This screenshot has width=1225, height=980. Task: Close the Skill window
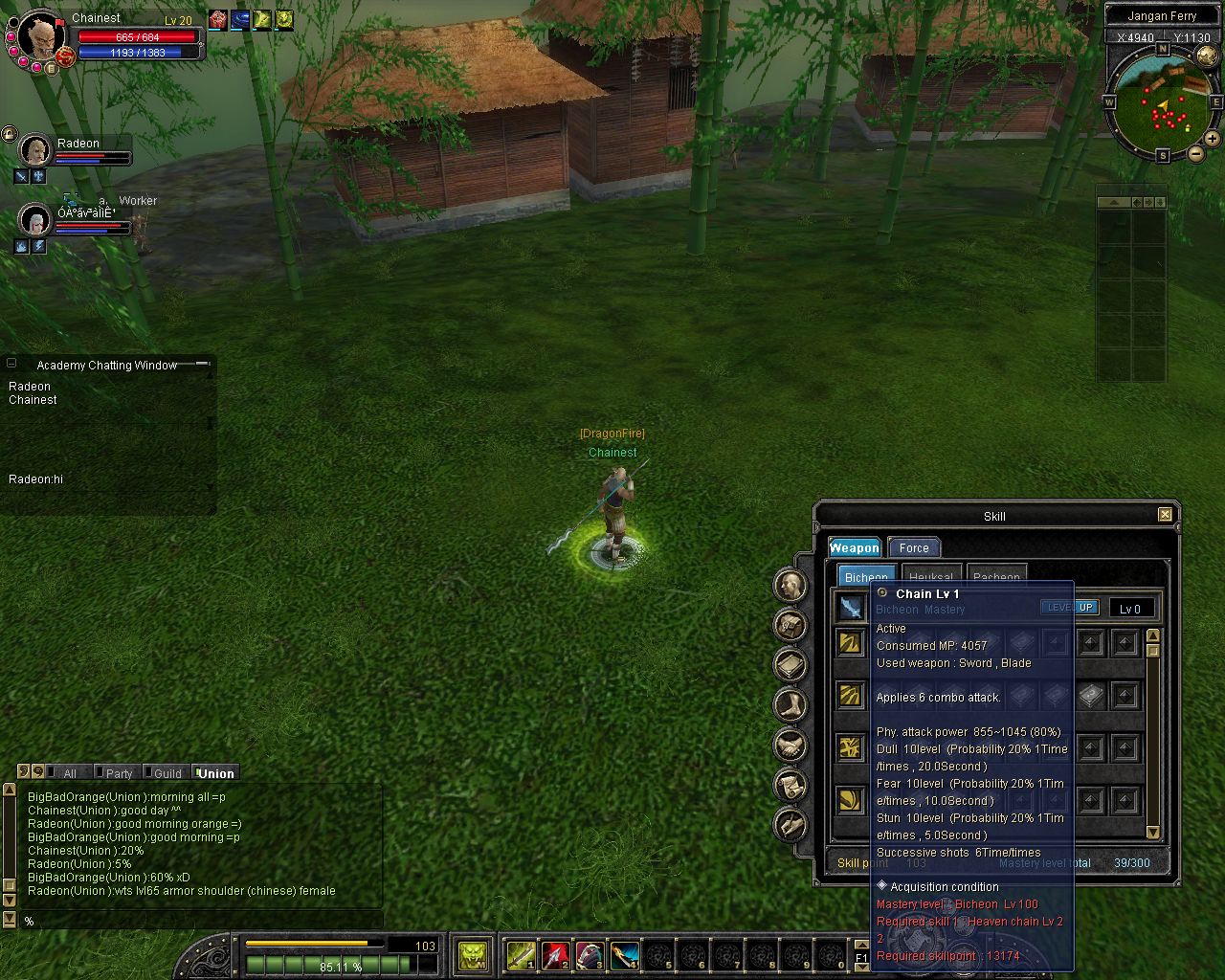1165,515
